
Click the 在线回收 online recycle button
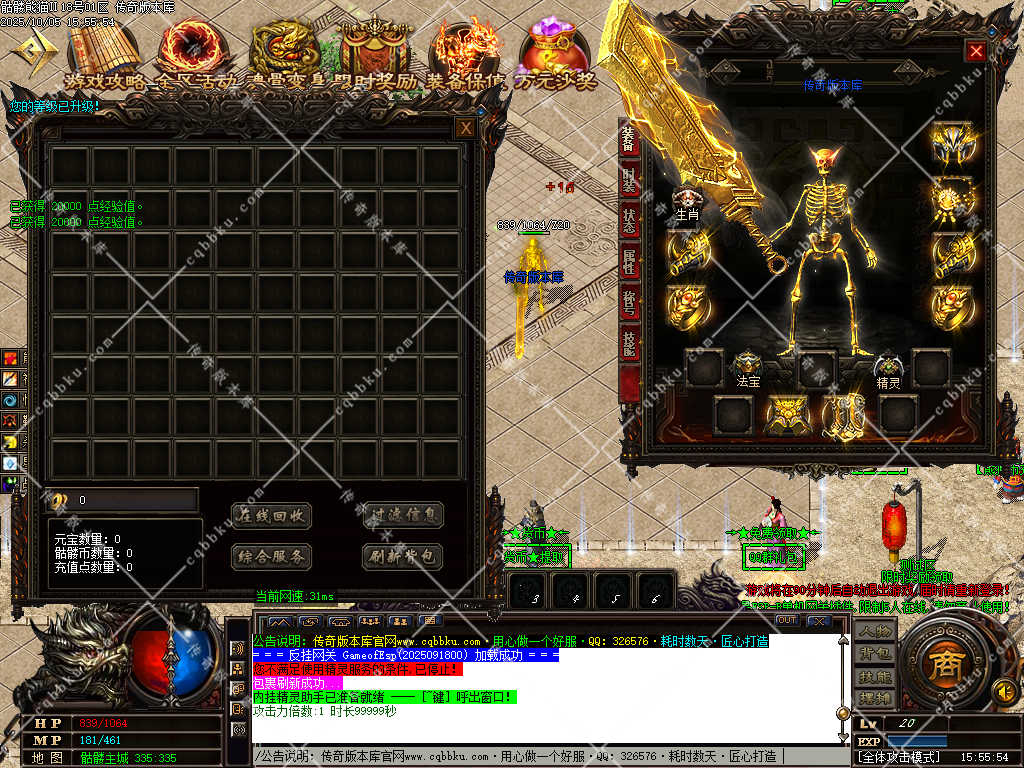[271, 515]
